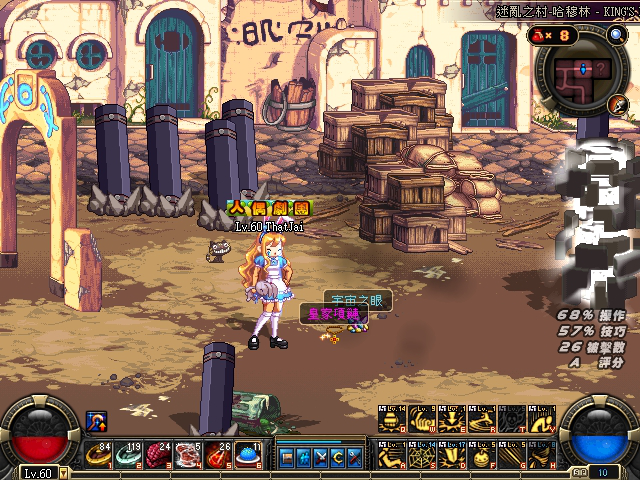Viewport: 640px width, 480px height.
Task: Trigger the downward arrow skill on E
Action: tap(450, 419)
